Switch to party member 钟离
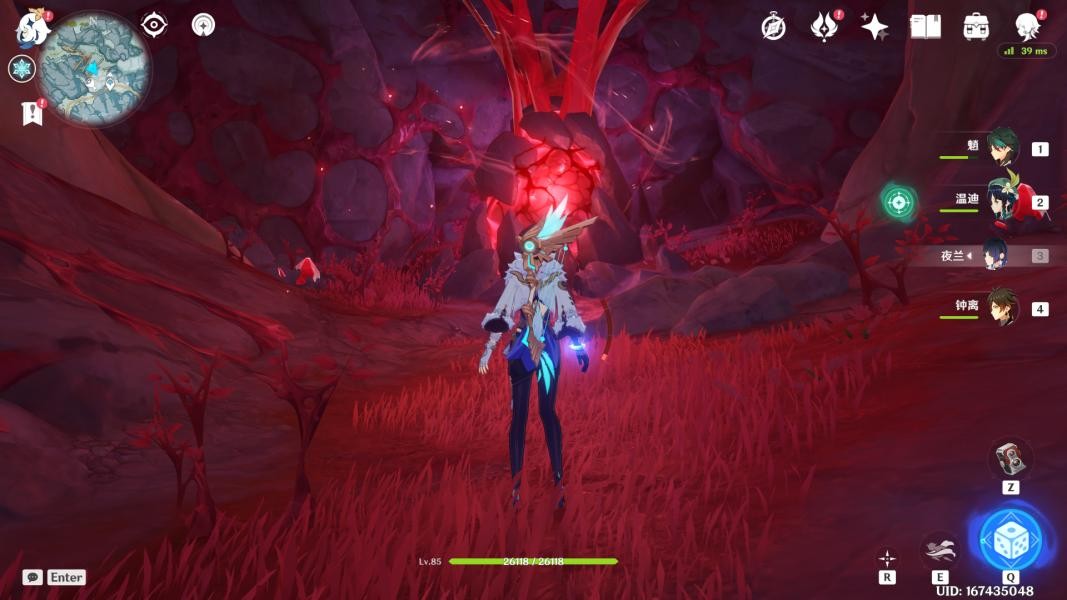 coord(1001,307)
